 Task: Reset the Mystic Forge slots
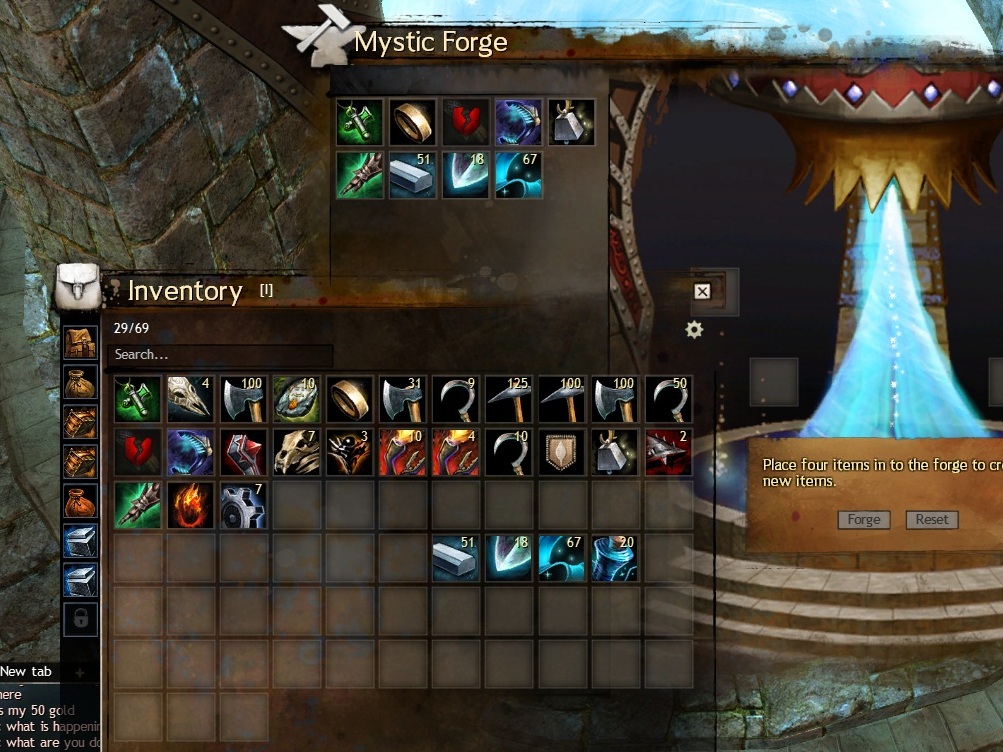coord(931,520)
